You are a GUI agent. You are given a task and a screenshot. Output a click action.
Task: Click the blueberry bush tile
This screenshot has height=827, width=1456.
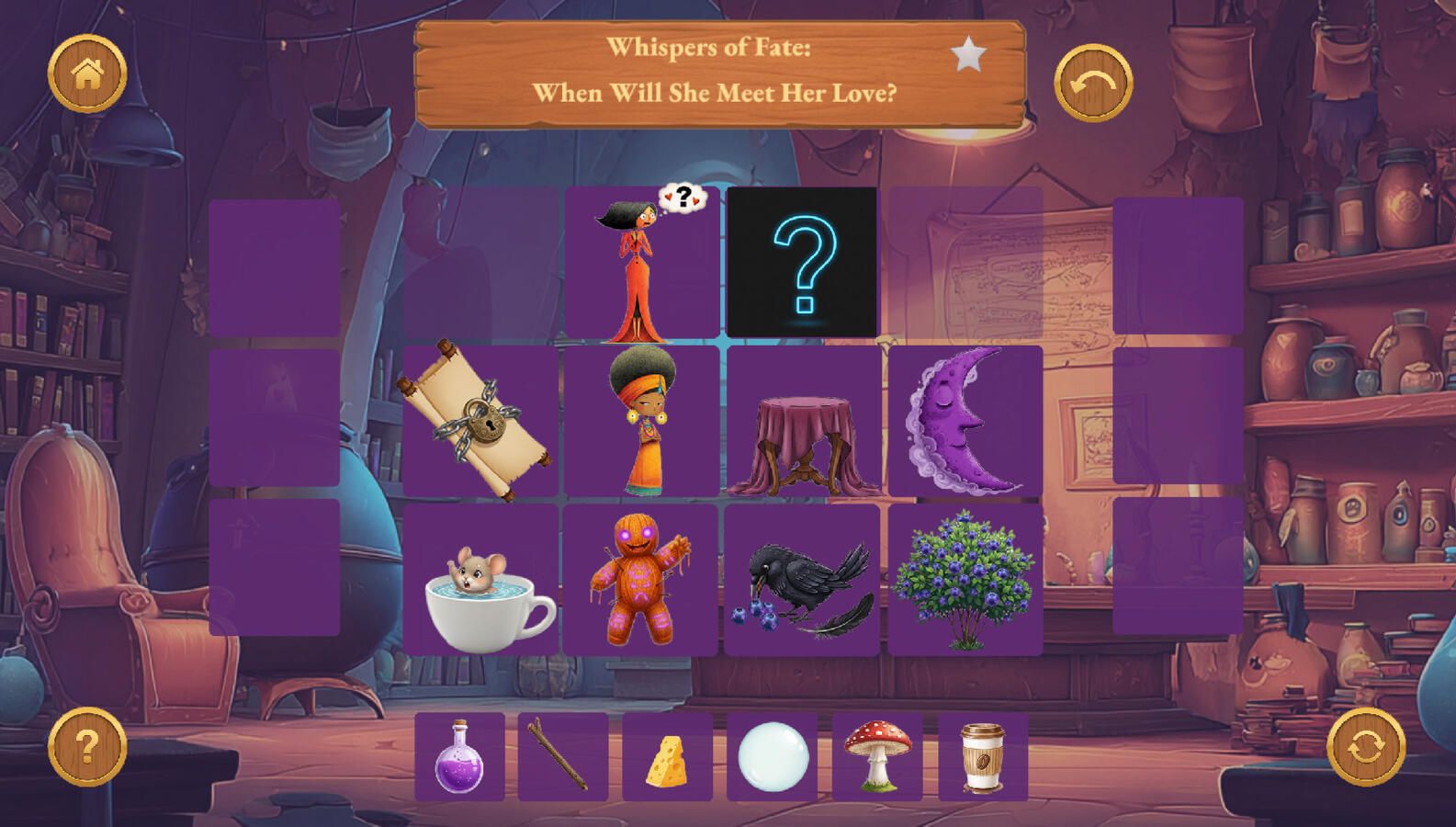tap(965, 581)
